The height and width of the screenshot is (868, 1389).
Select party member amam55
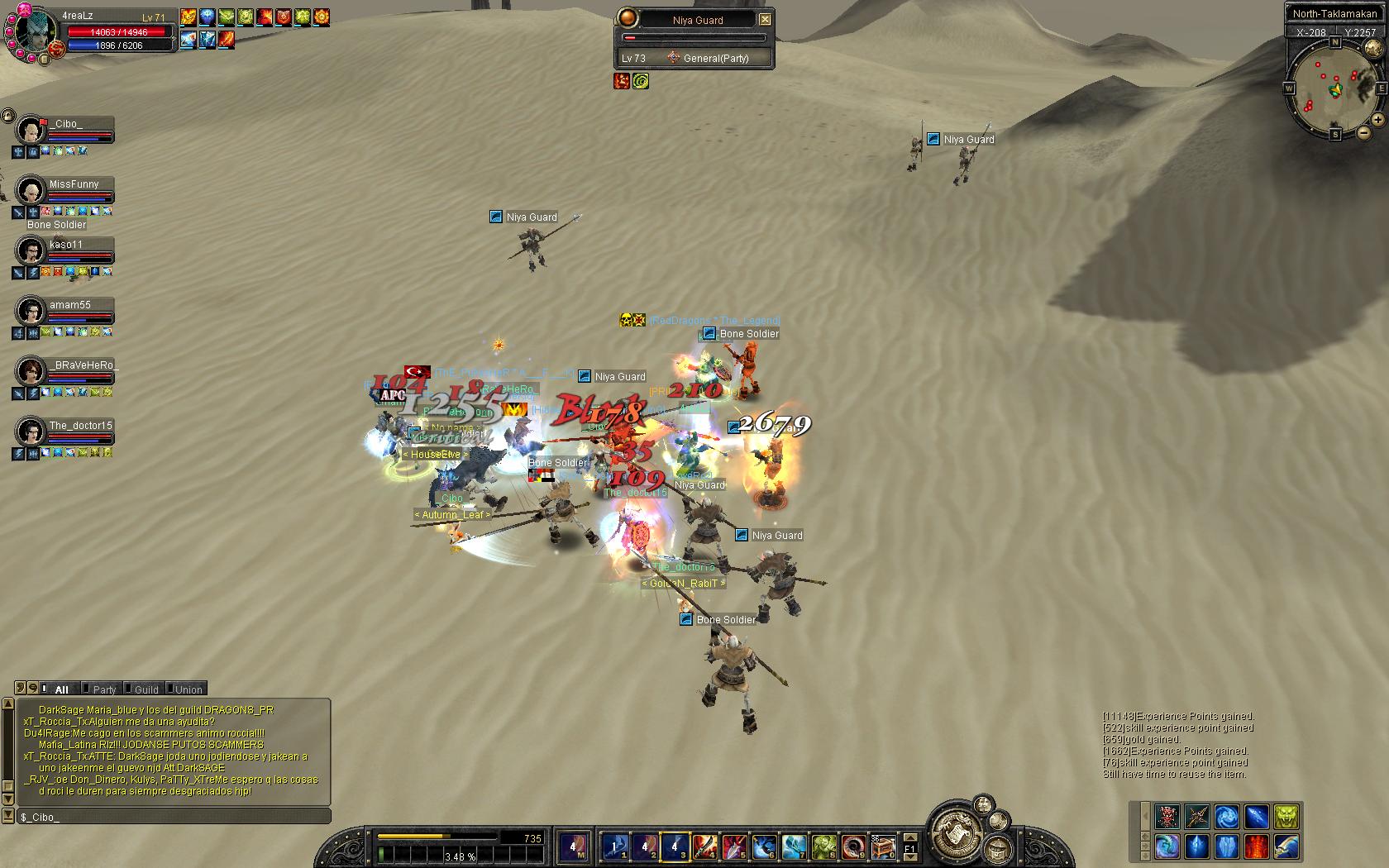pos(69,306)
